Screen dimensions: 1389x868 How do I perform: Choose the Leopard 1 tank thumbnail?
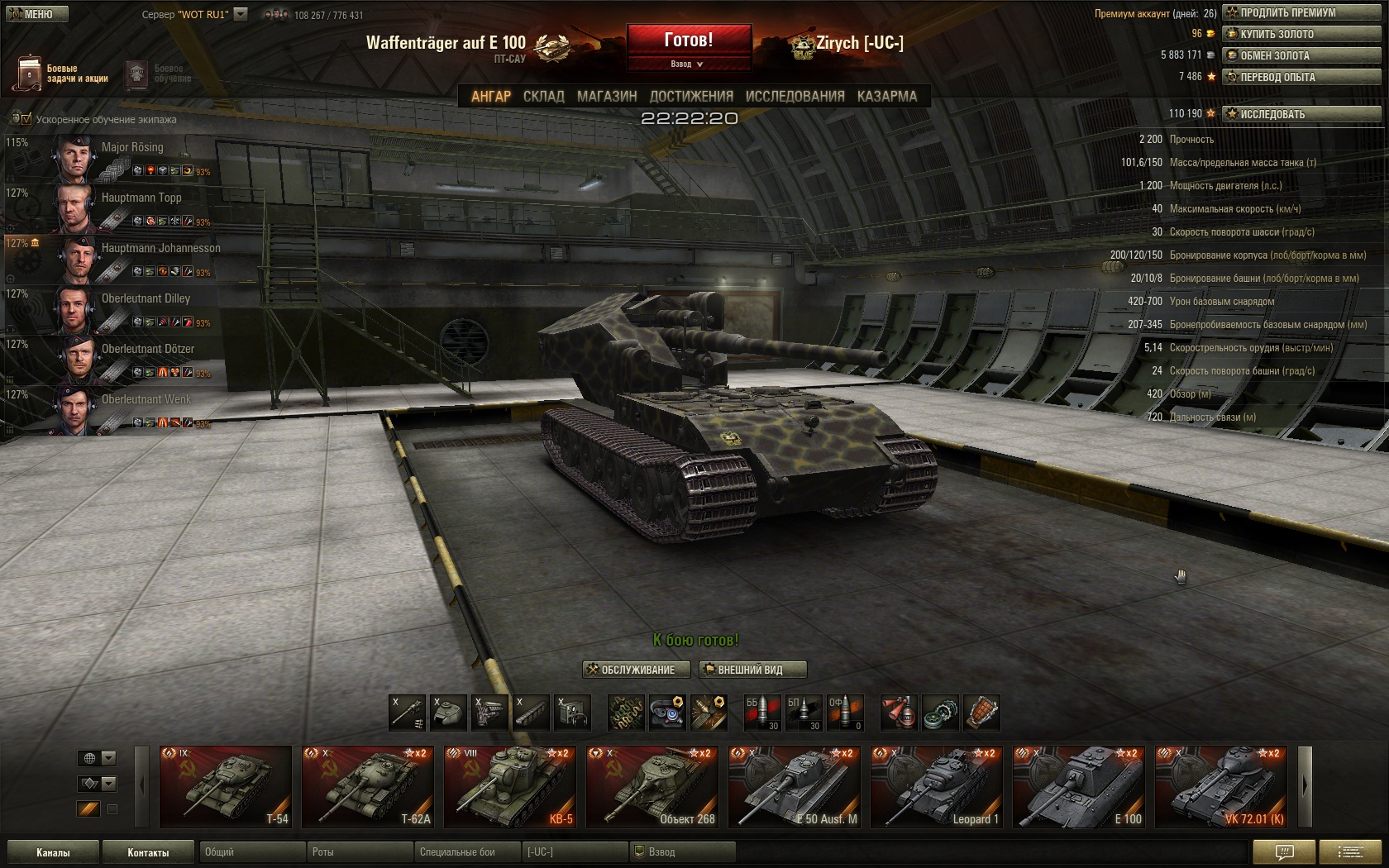coord(936,786)
